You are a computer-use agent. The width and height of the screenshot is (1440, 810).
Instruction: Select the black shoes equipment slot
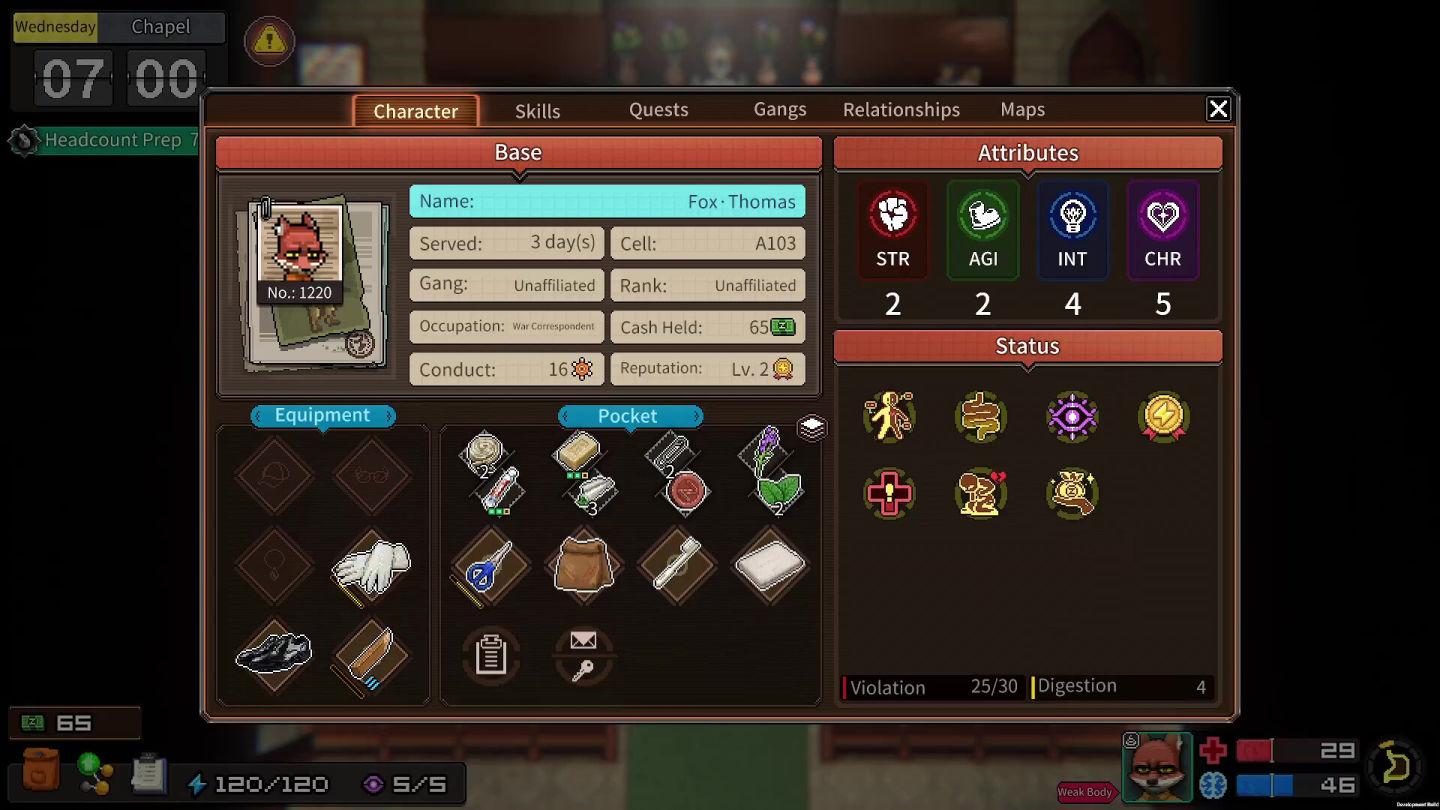274,653
